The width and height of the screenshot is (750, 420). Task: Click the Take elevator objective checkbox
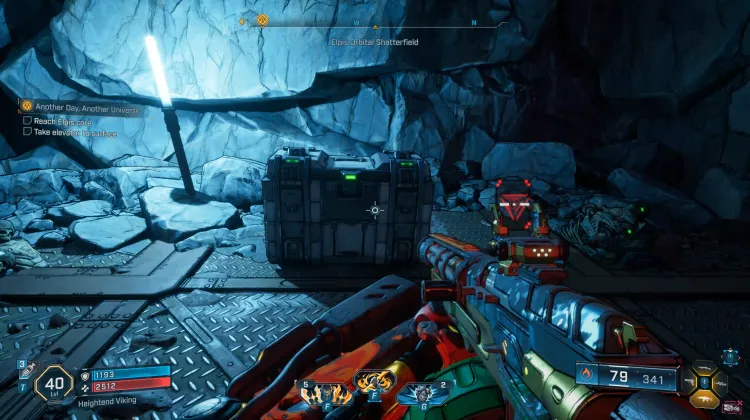point(27,131)
